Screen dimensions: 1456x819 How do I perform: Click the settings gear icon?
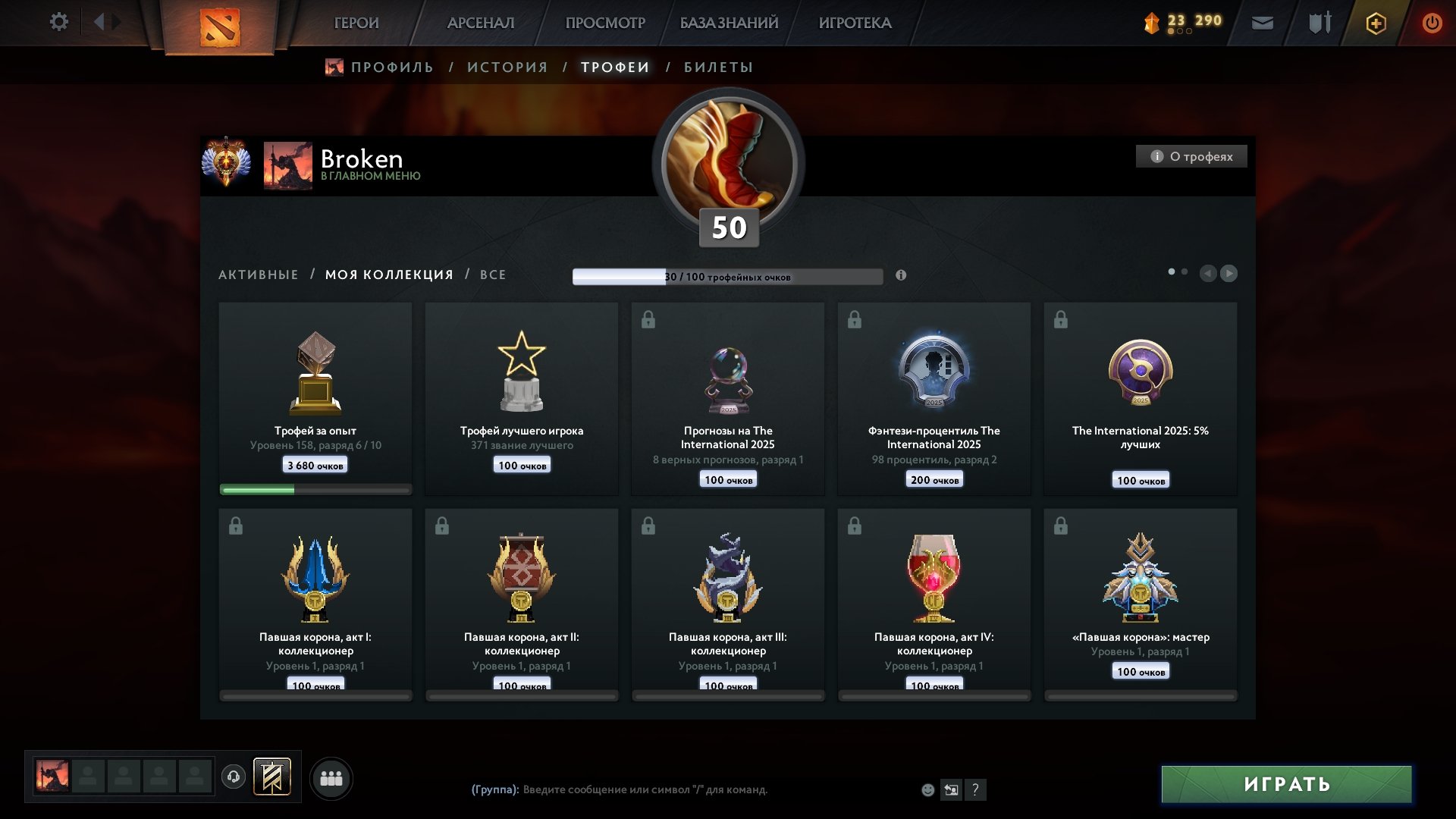(58, 21)
